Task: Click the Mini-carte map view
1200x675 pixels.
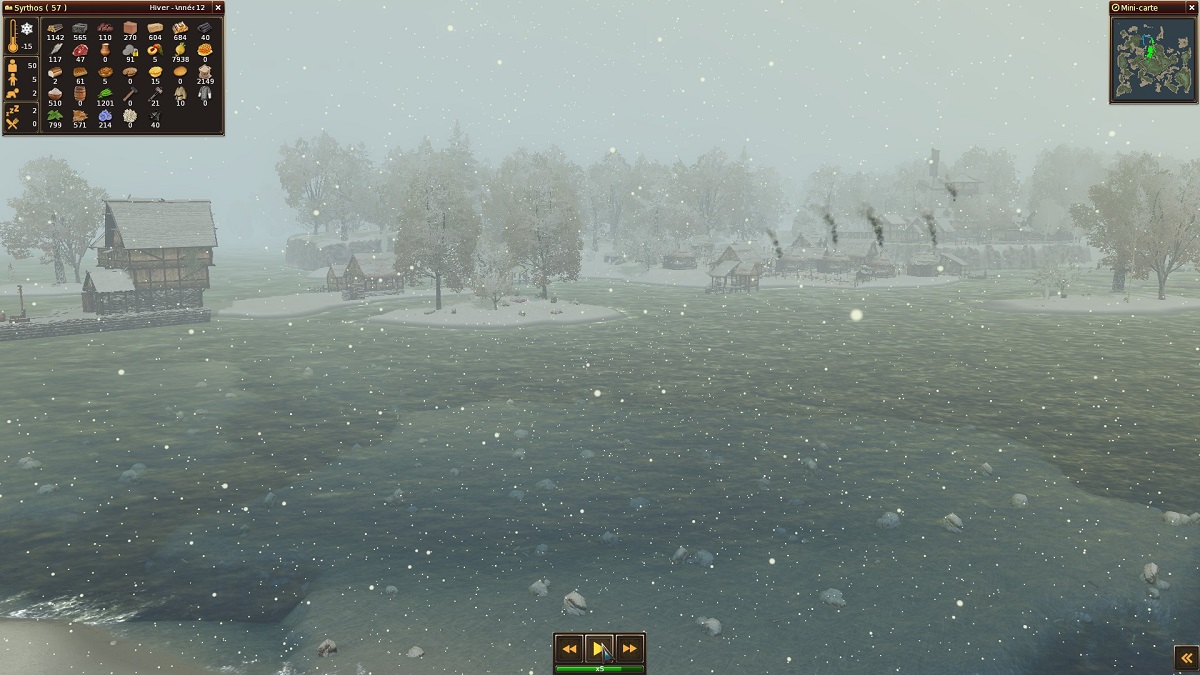Action: click(x=1153, y=58)
